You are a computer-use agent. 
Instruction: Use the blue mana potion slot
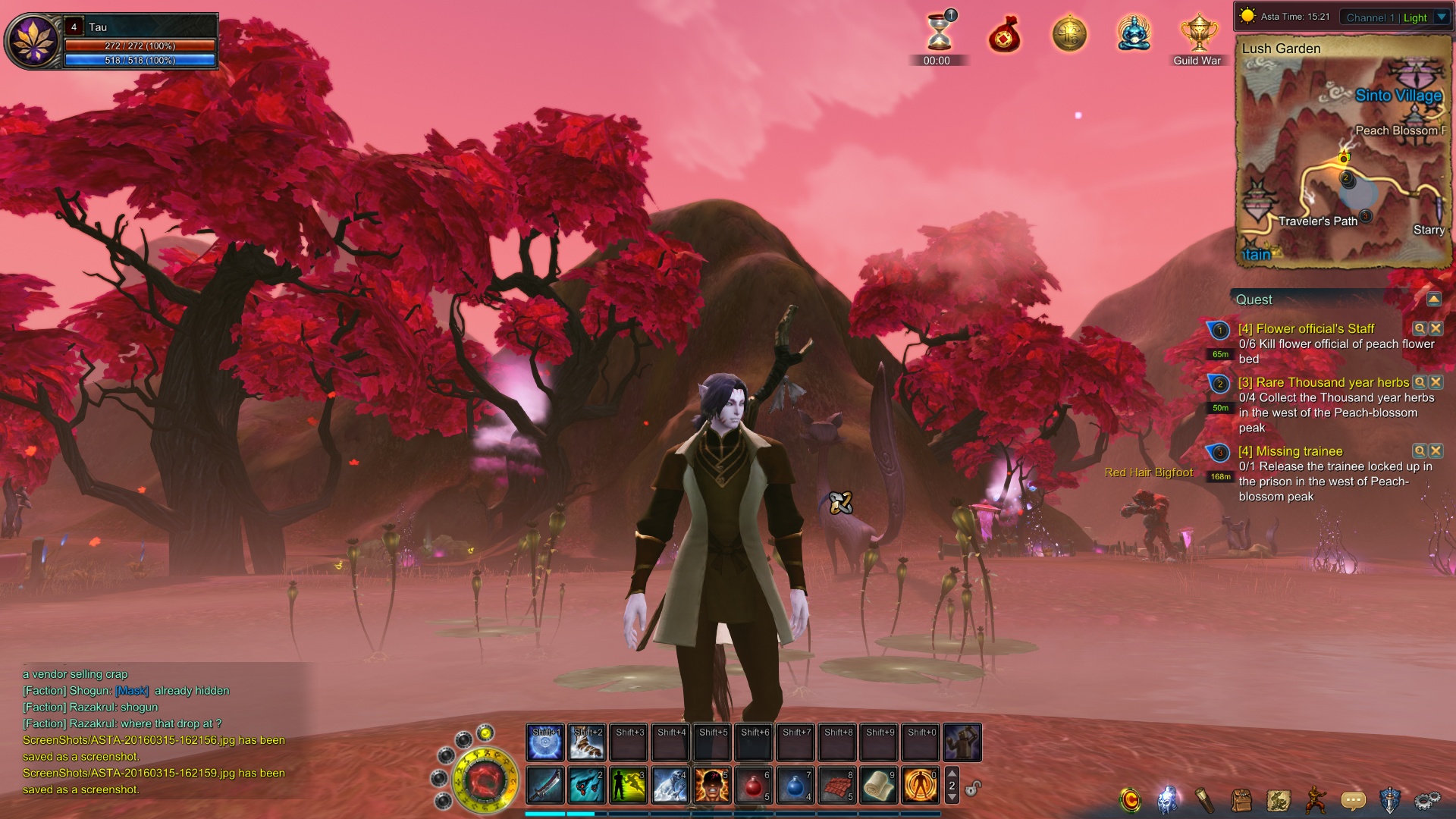click(795, 785)
